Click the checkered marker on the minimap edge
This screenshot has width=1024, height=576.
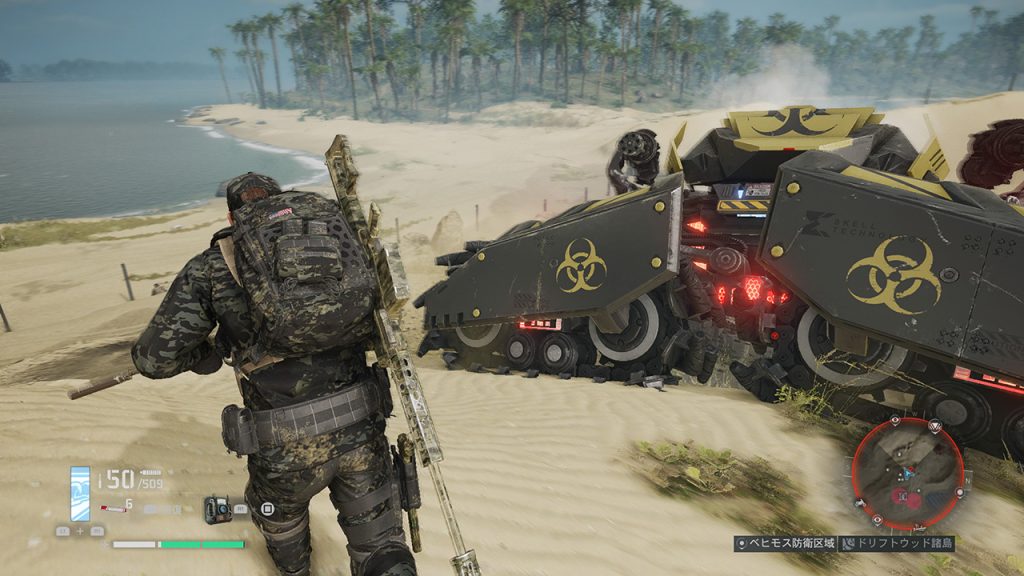[x=933, y=426]
